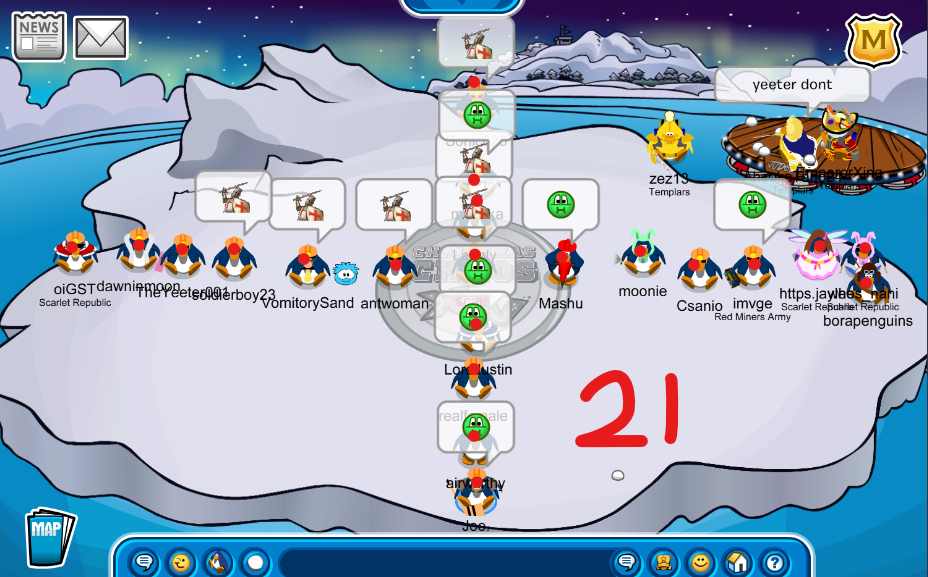Open the winking emote face menu
Screen dimensions: 928x577
point(180,562)
